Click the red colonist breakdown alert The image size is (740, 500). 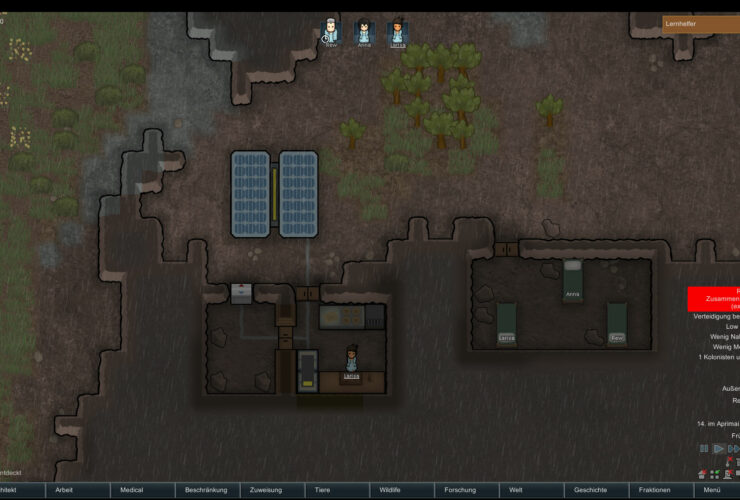click(x=714, y=298)
